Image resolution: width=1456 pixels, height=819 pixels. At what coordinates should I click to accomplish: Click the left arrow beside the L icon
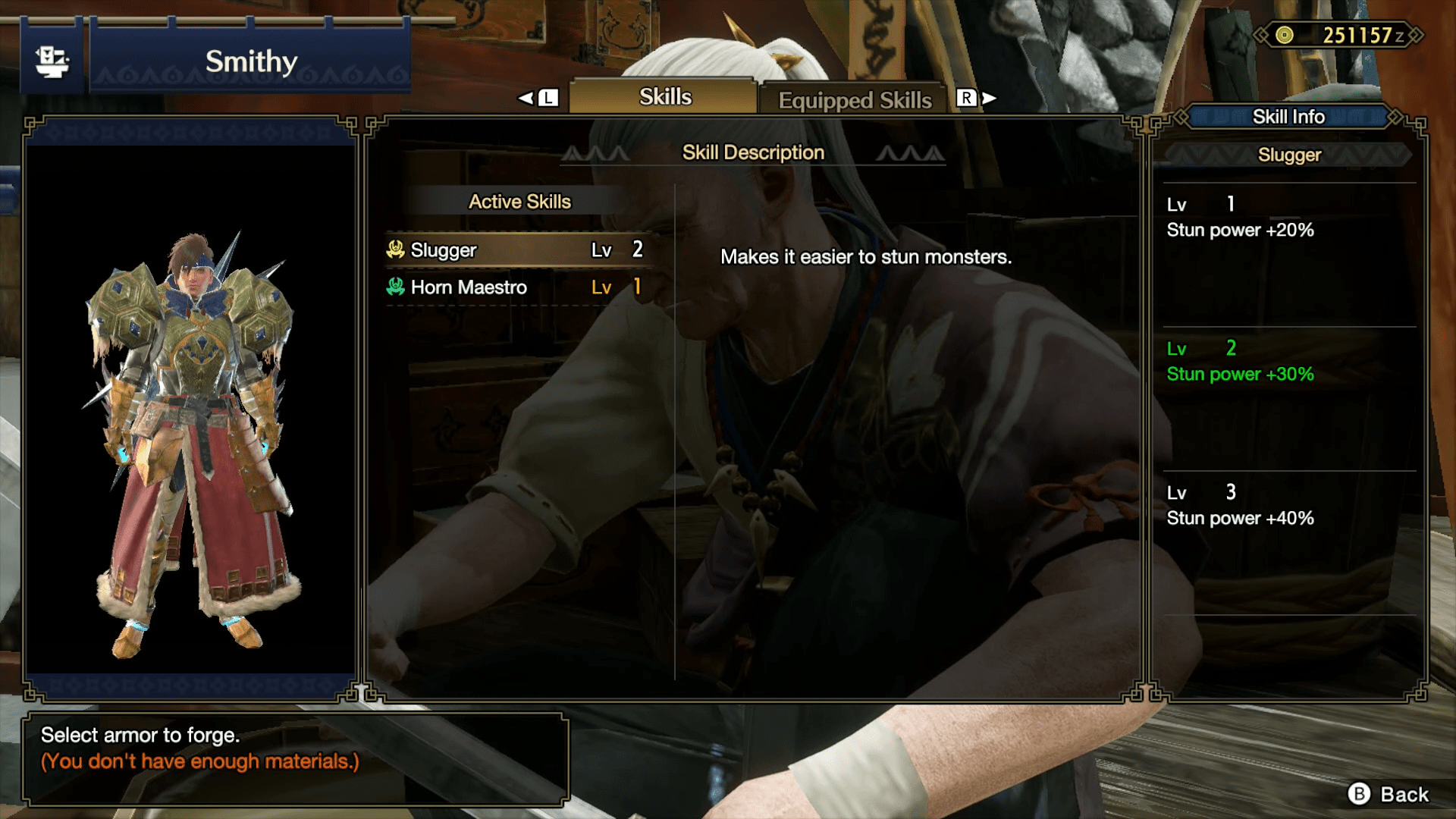(525, 97)
